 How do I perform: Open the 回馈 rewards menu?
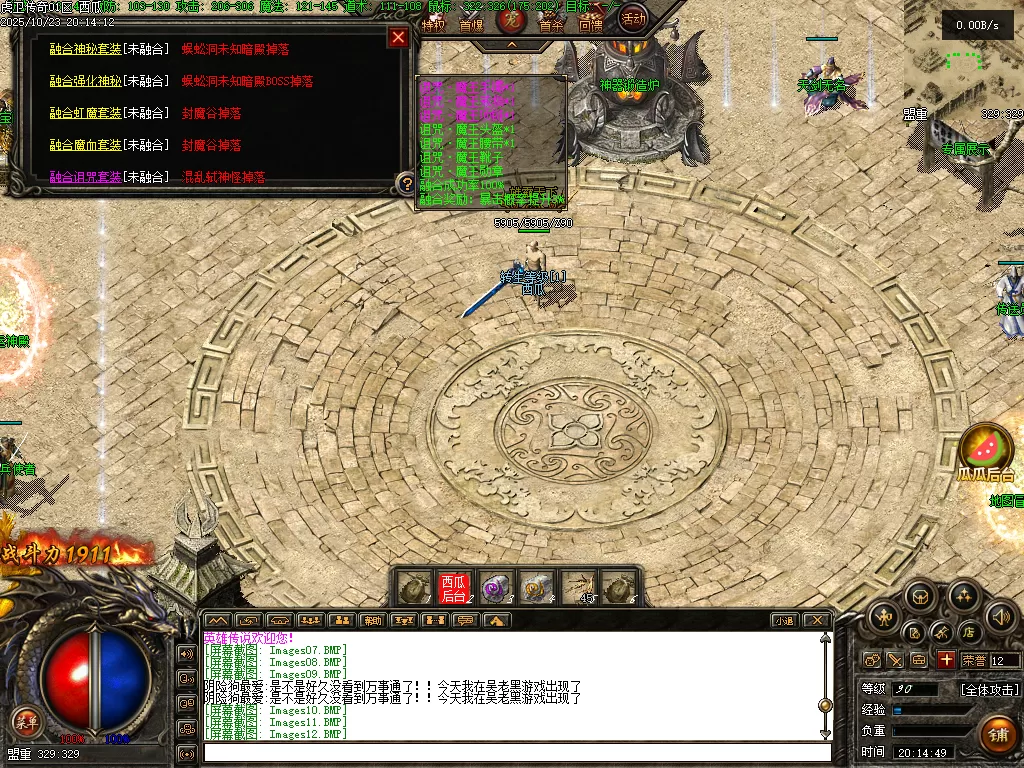coord(590,25)
